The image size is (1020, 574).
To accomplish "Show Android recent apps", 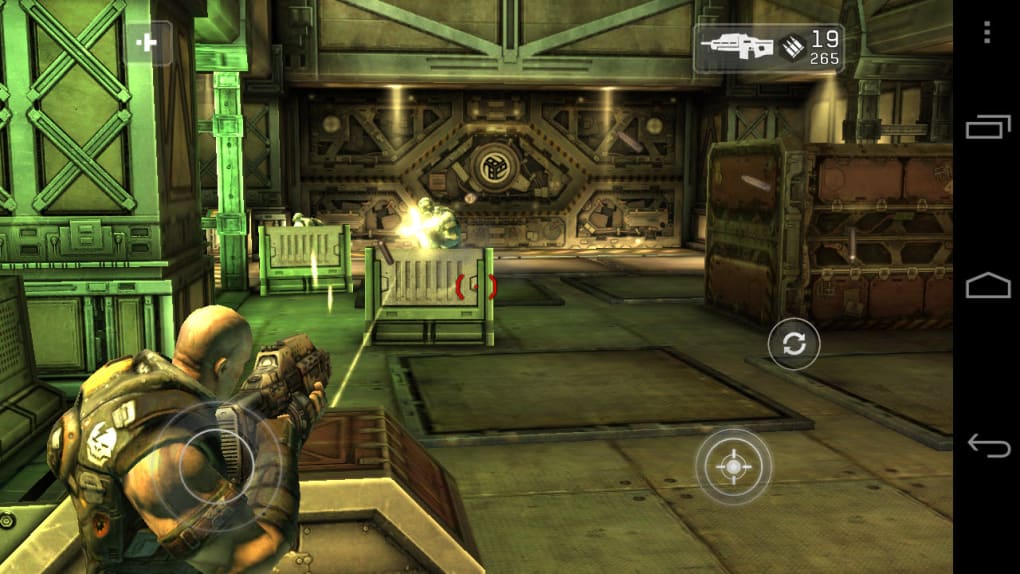I will [x=986, y=127].
